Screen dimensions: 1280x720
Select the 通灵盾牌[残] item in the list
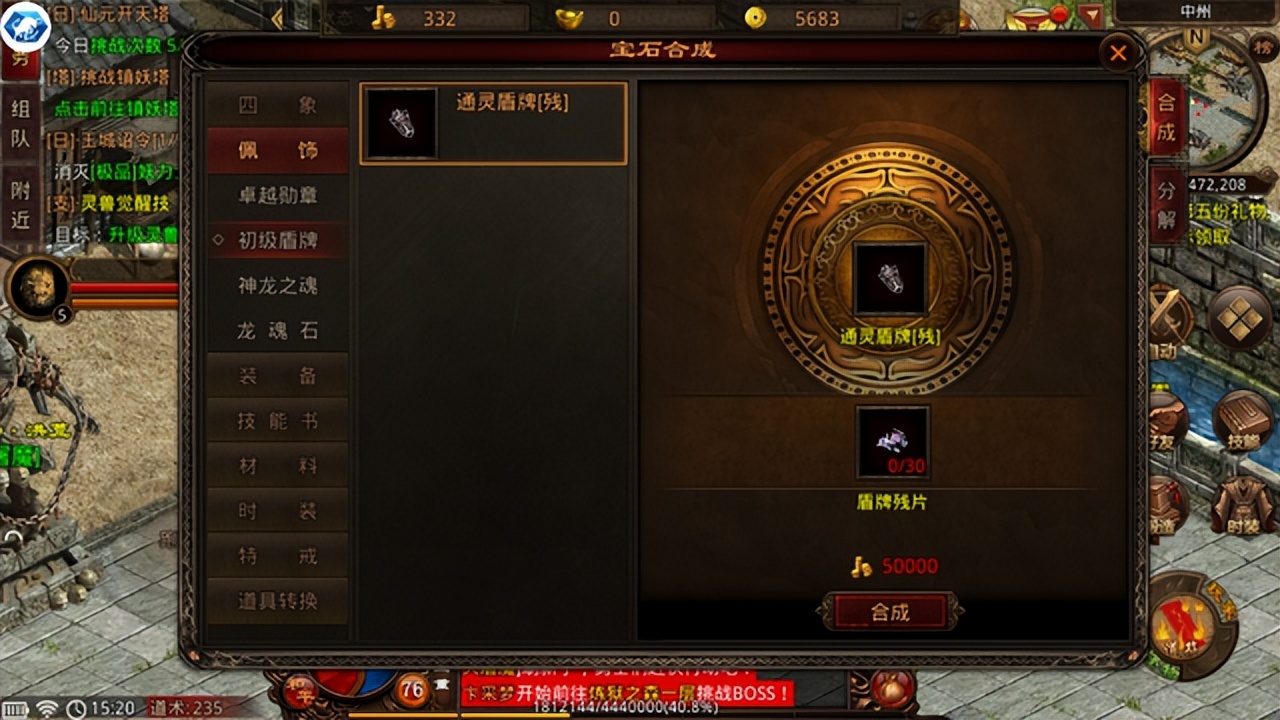pyautogui.click(x=493, y=122)
